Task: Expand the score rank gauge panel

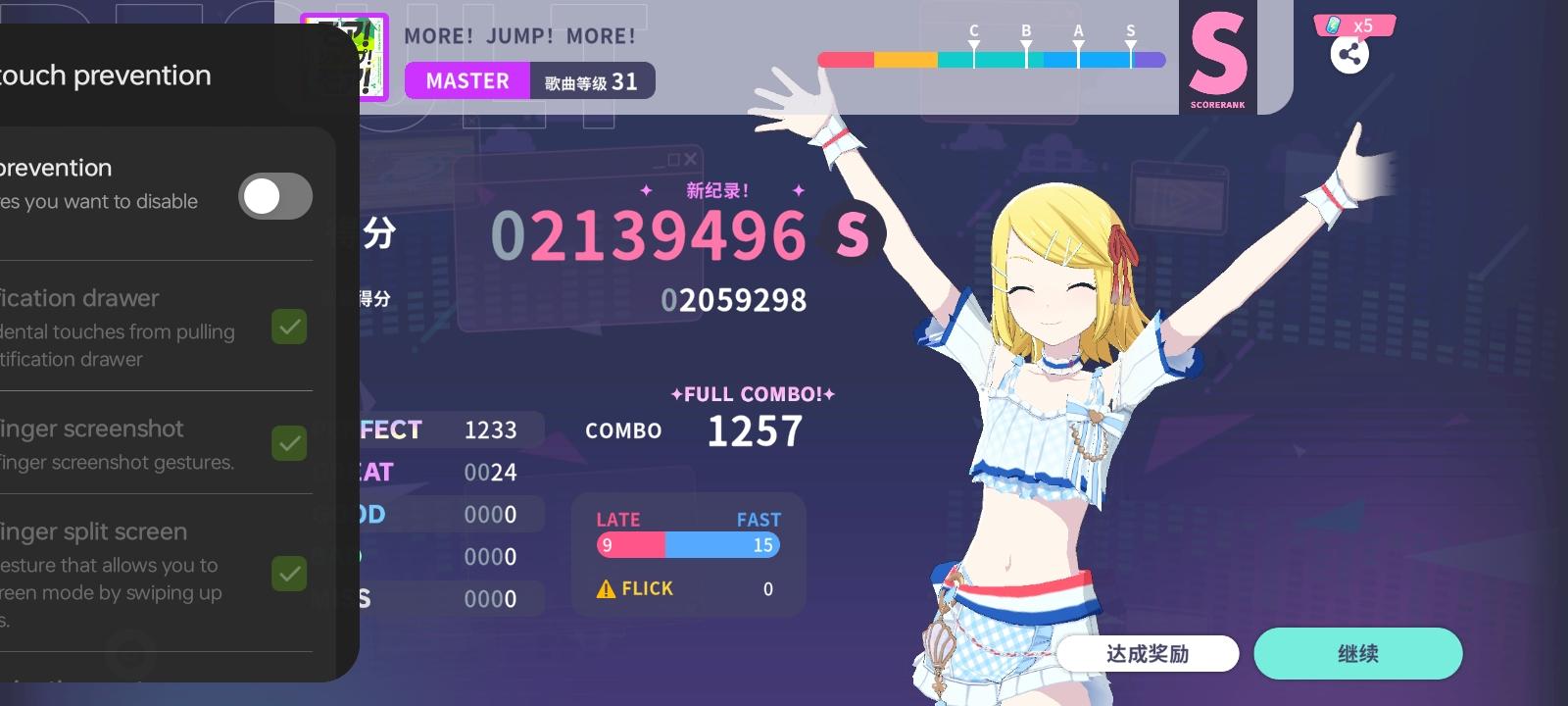Action: coord(990,59)
